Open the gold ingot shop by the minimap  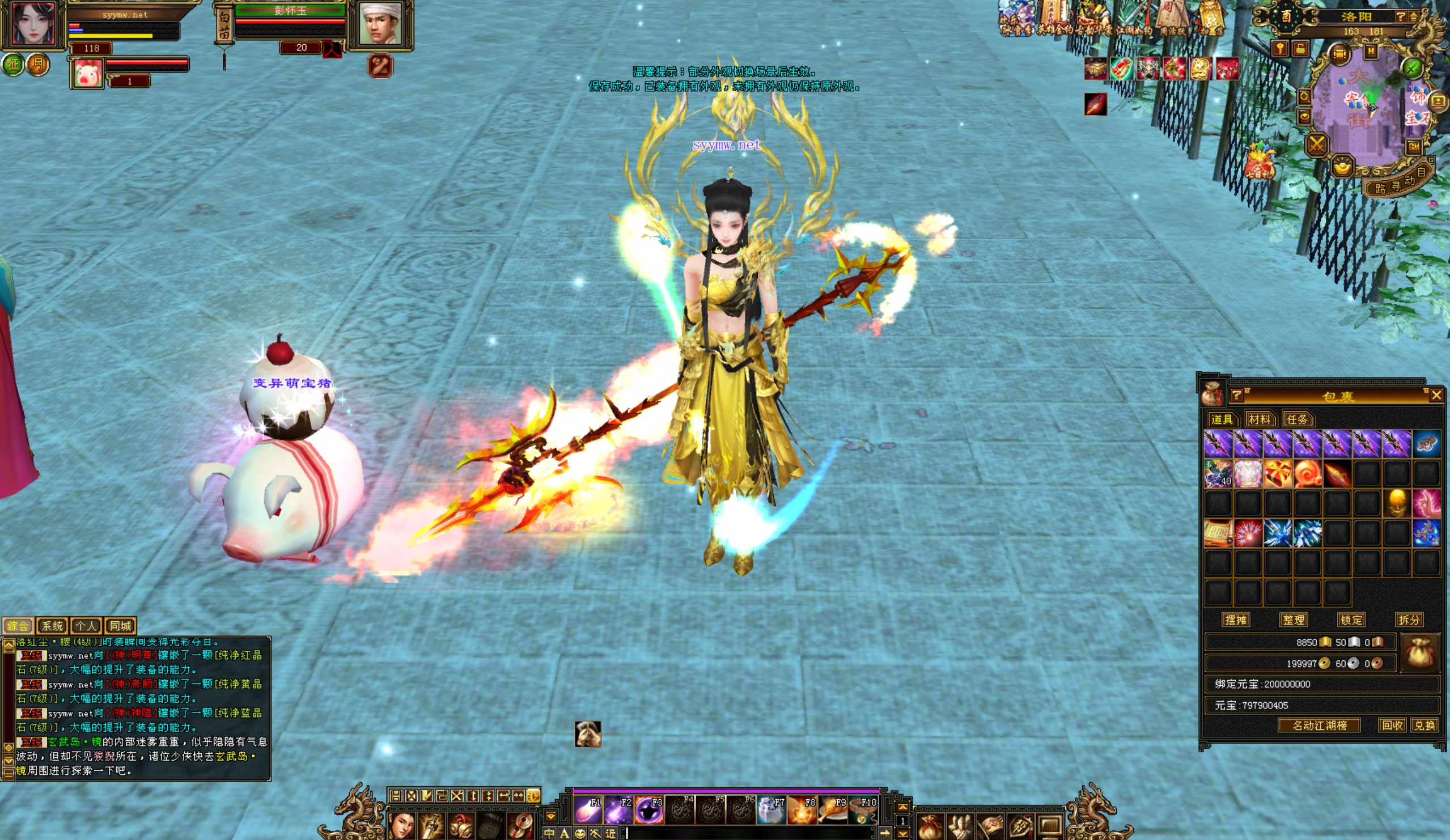(1342, 167)
